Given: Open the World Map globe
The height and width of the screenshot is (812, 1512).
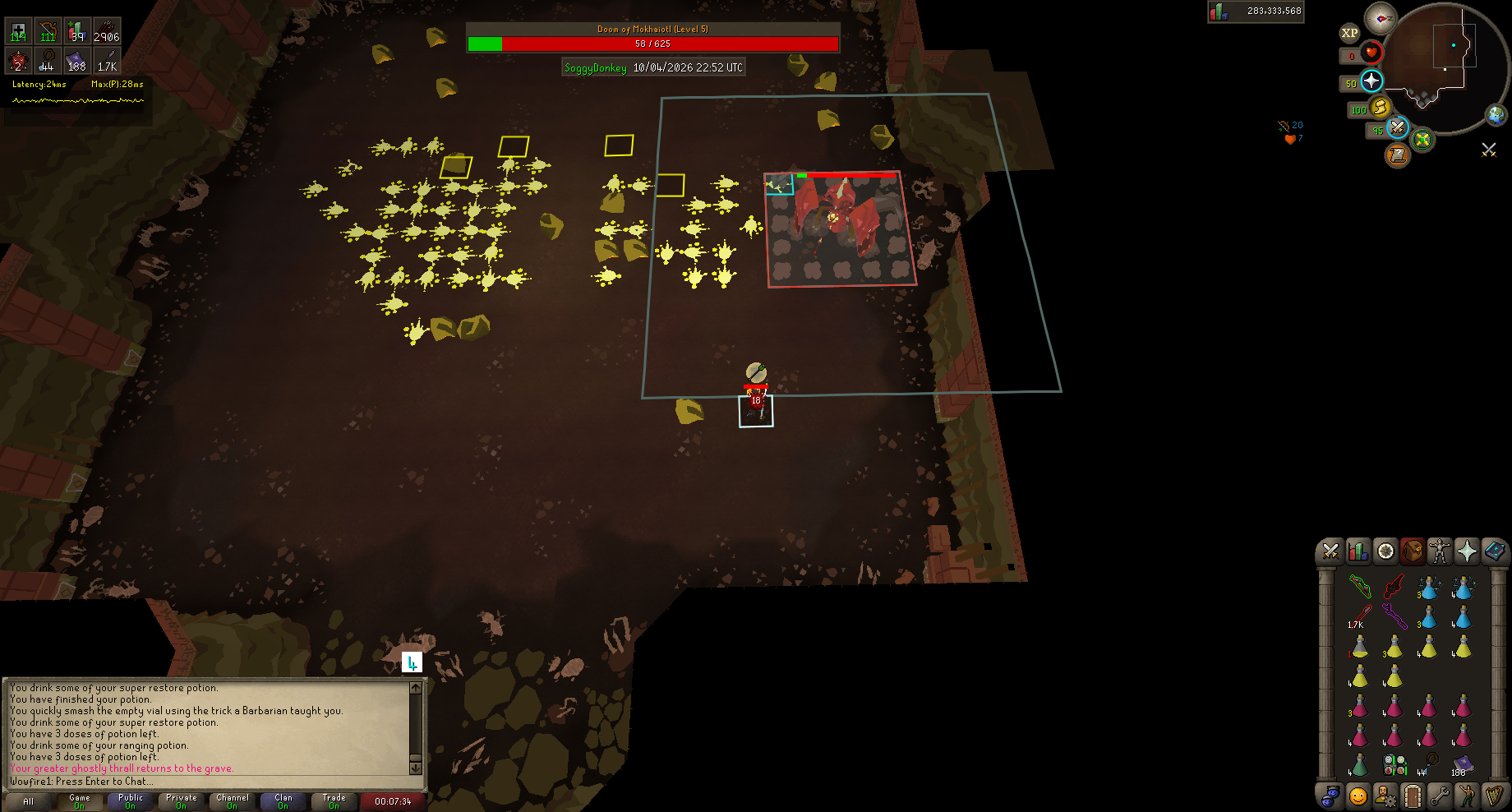Looking at the screenshot, I should [x=1496, y=115].
